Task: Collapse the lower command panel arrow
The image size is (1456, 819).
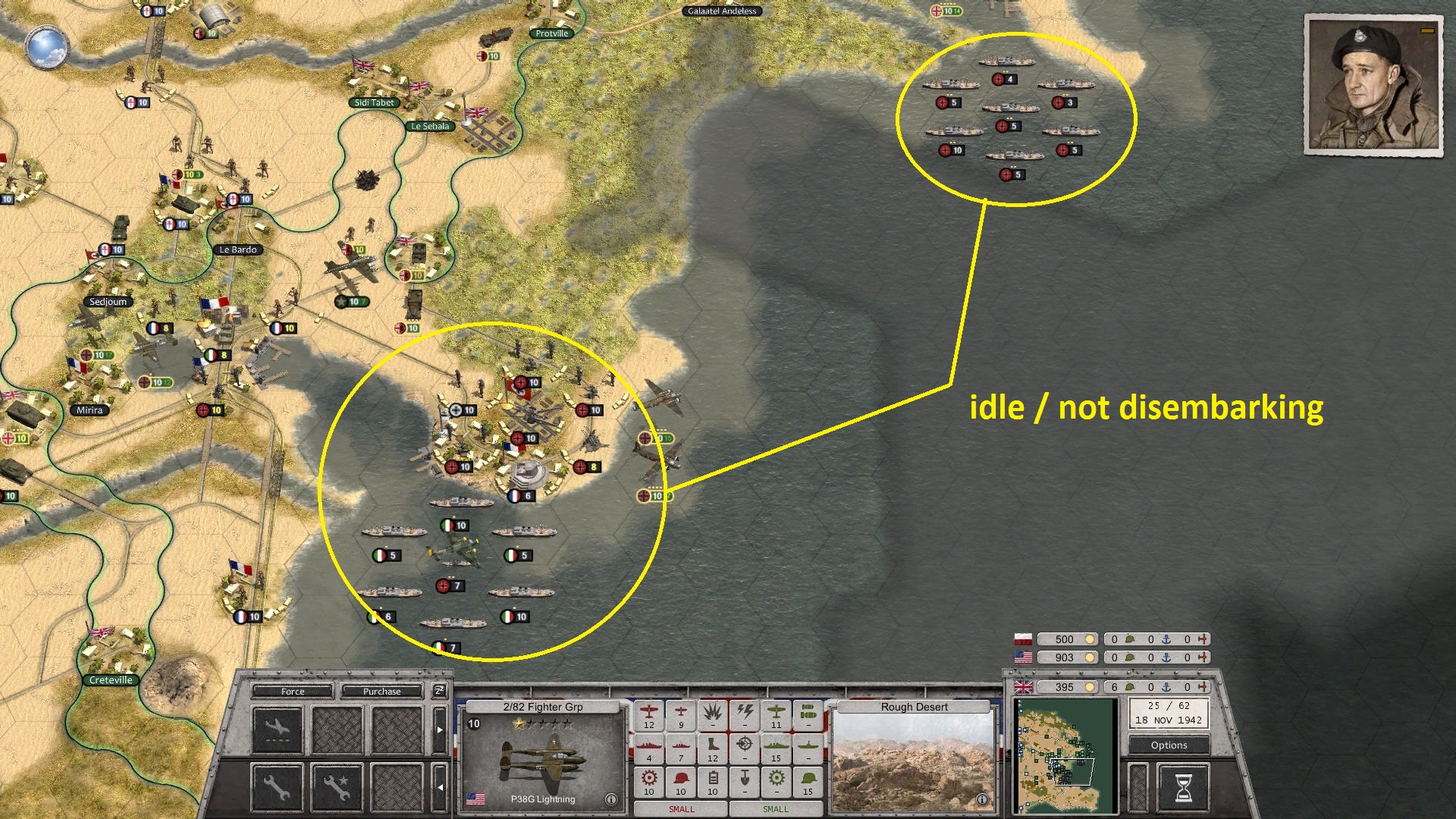Action: point(439,786)
